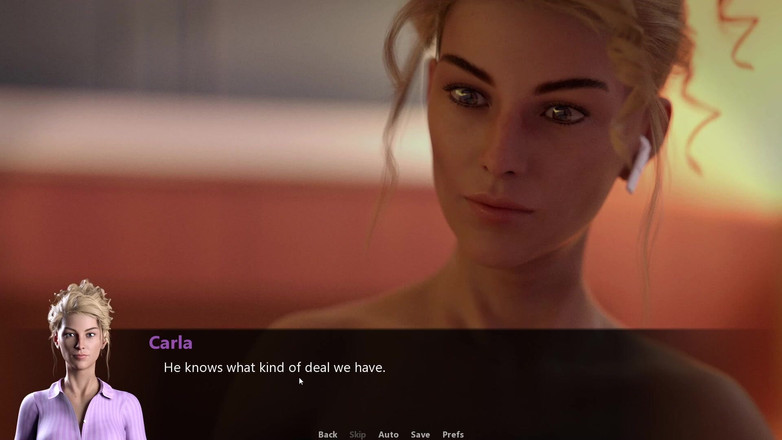Click the Skip quick menu button
The width and height of the screenshot is (782, 440).
tap(357, 434)
